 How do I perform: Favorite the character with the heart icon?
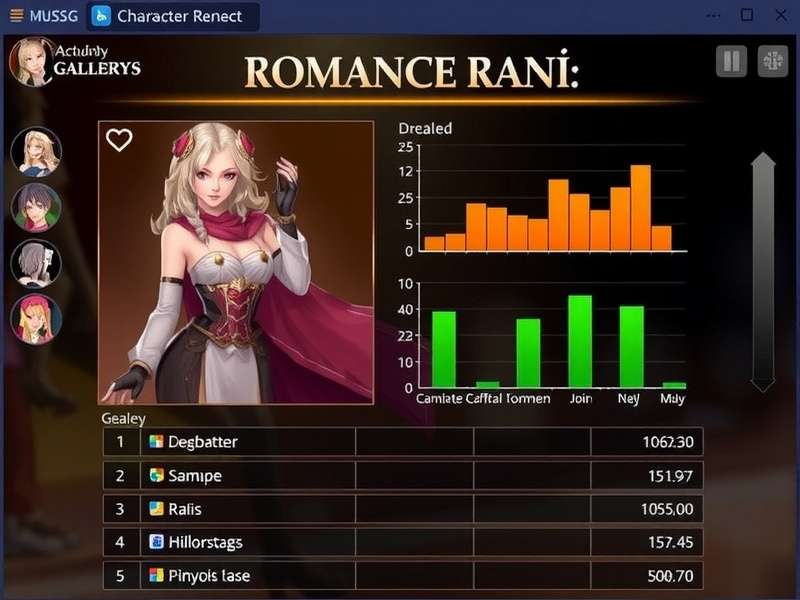tap(119, 141)
